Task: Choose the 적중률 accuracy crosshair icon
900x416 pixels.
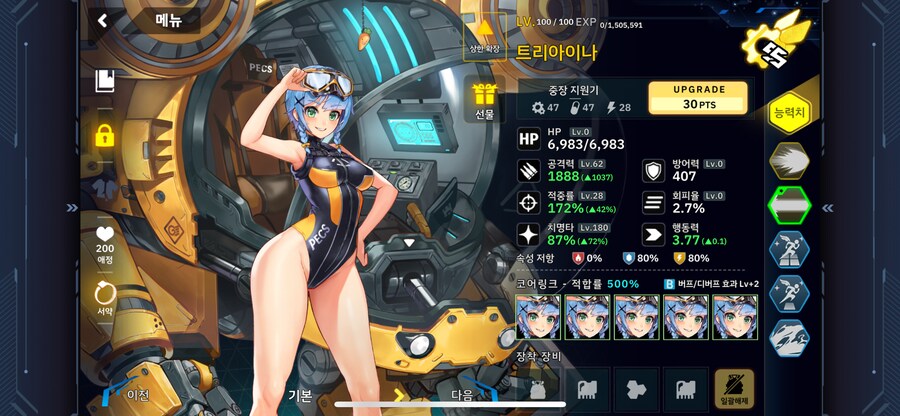Action: [x=529, y=202]
